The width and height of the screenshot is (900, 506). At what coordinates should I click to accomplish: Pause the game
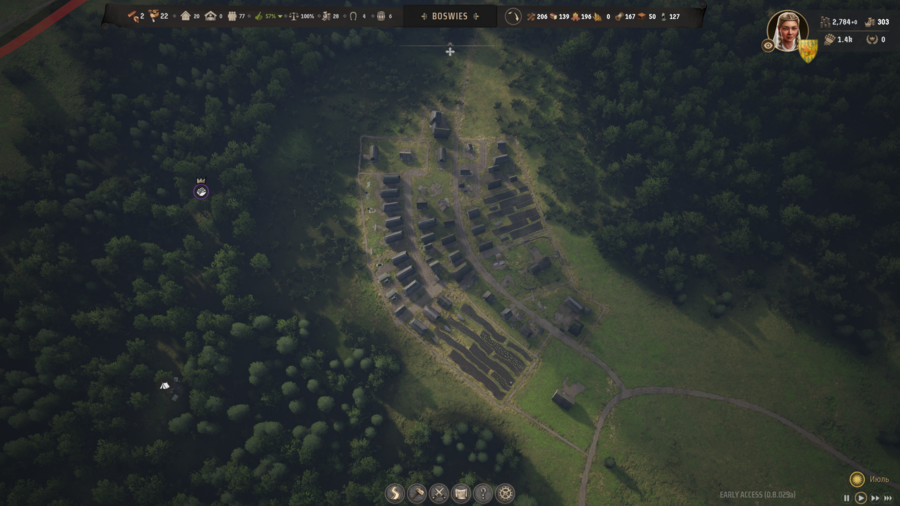tap(847, 498)
